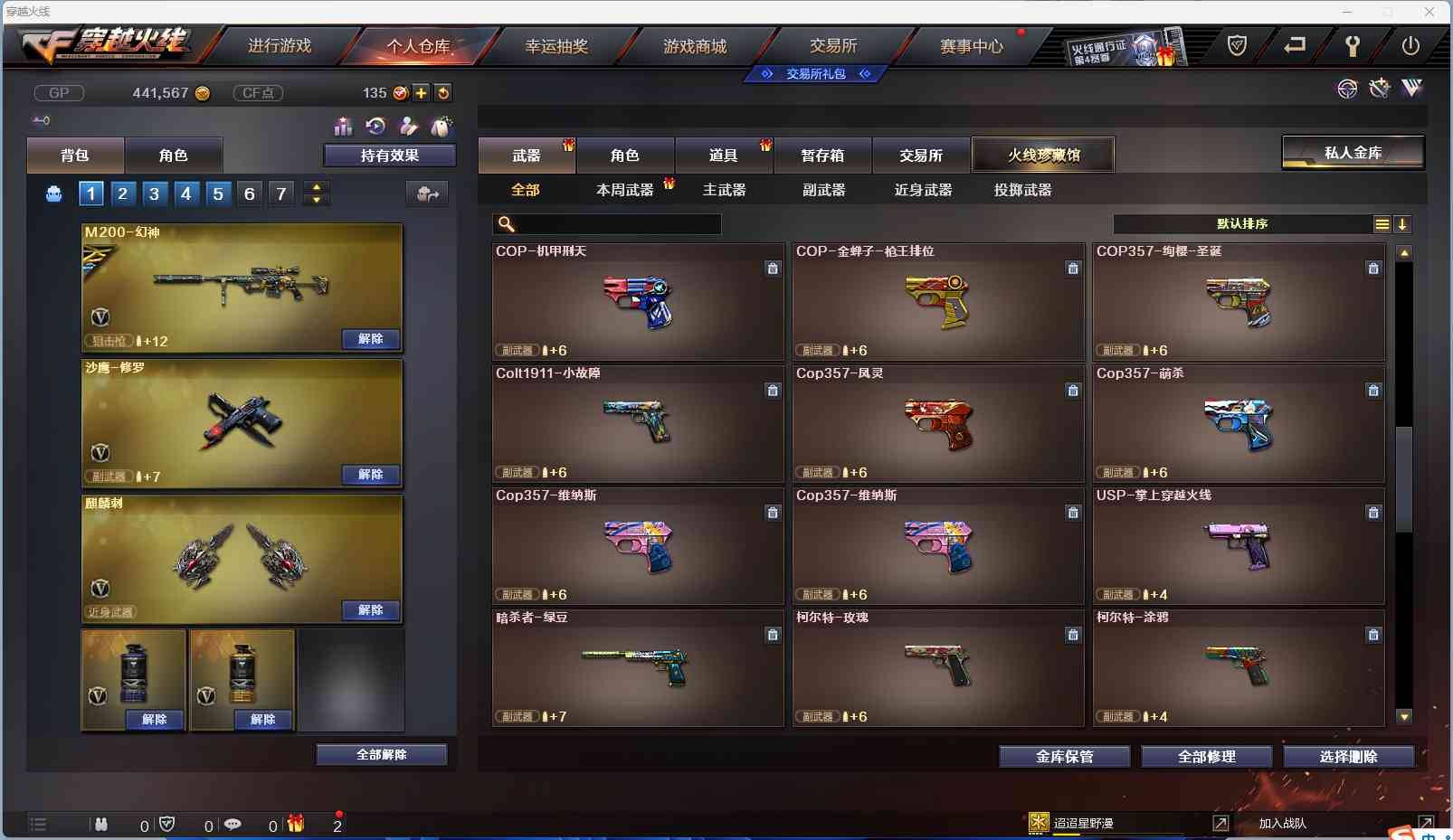Switch to the 角色 tab in warehouse
The image size is (1453, 840).
(x=625, y=154)
